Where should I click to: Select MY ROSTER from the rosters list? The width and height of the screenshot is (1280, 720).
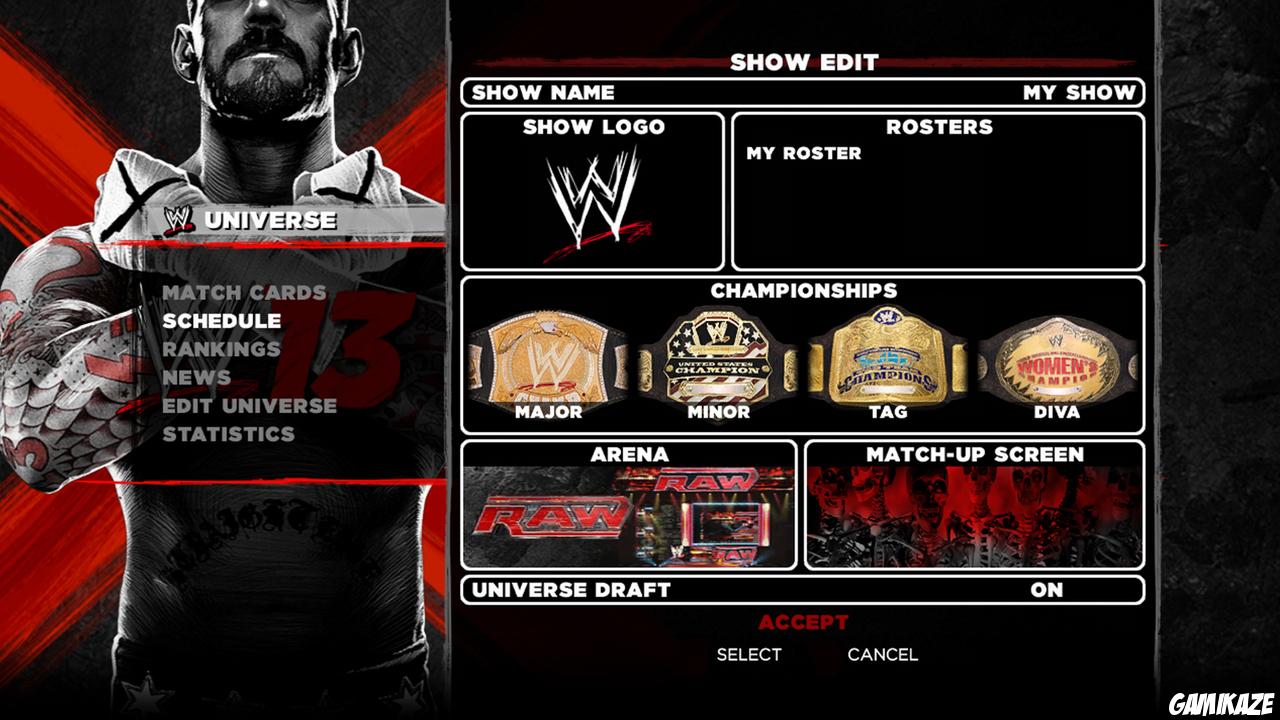coord(800,153)
